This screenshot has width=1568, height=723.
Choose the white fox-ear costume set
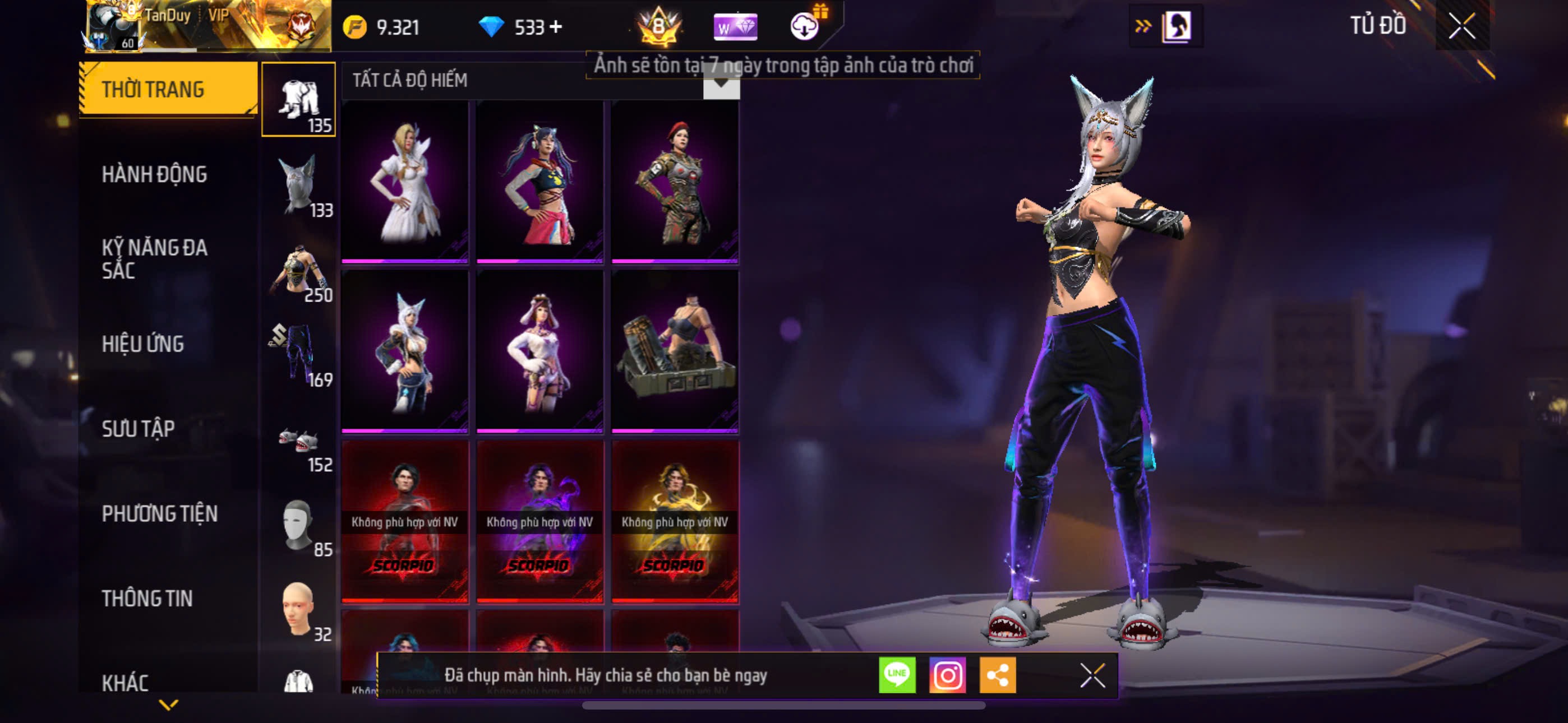click(x=405, y=351)
